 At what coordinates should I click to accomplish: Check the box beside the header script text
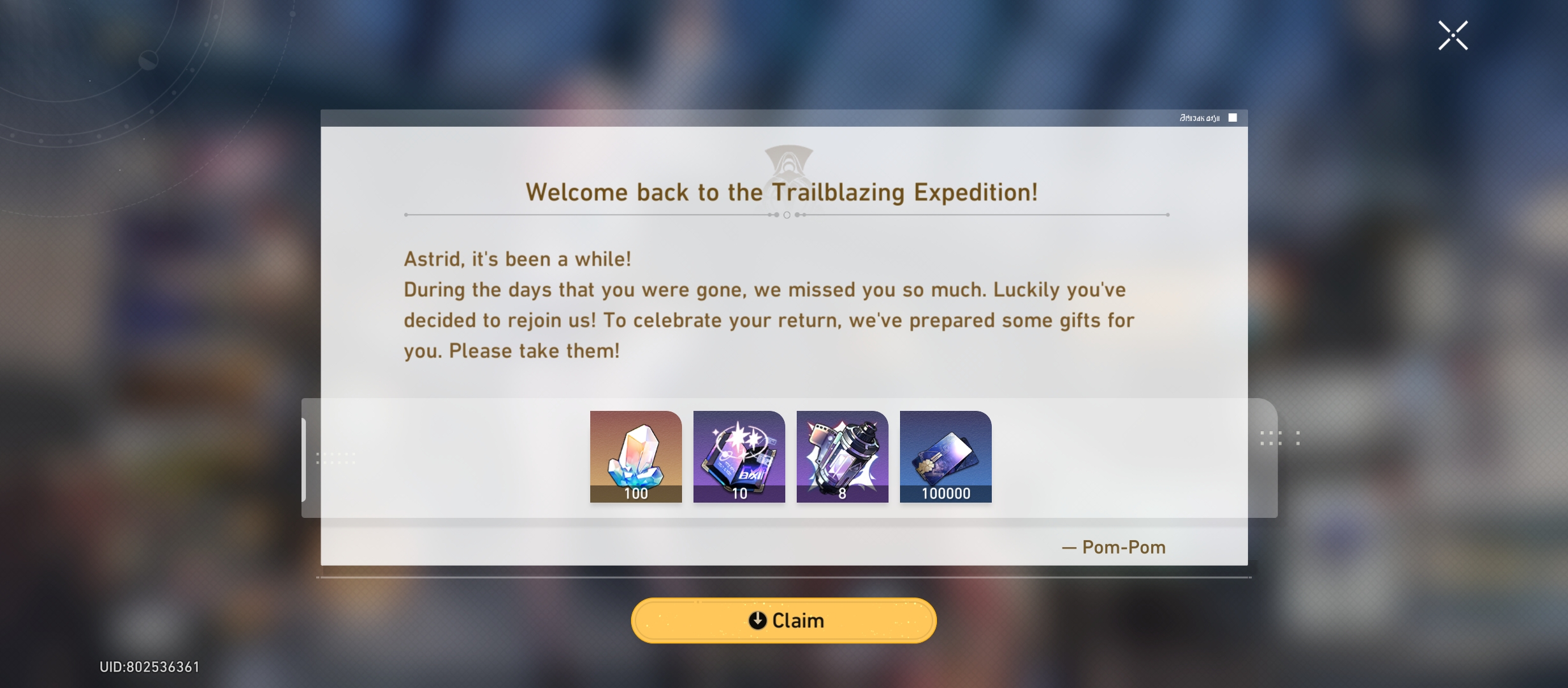coord(1234,117)
